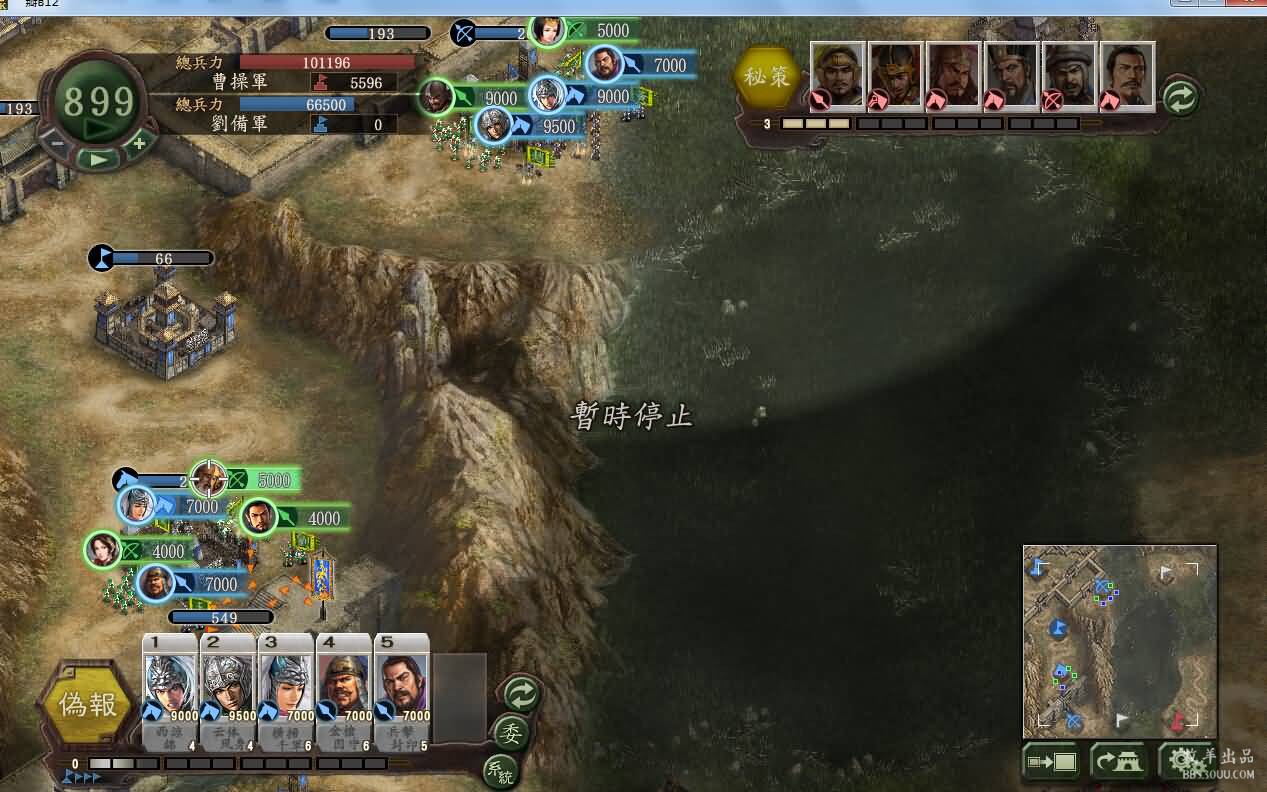1267x792 pixels.
Task: Open the enemy 秘策 secret plan hexagon
Action: coord(767,77)
